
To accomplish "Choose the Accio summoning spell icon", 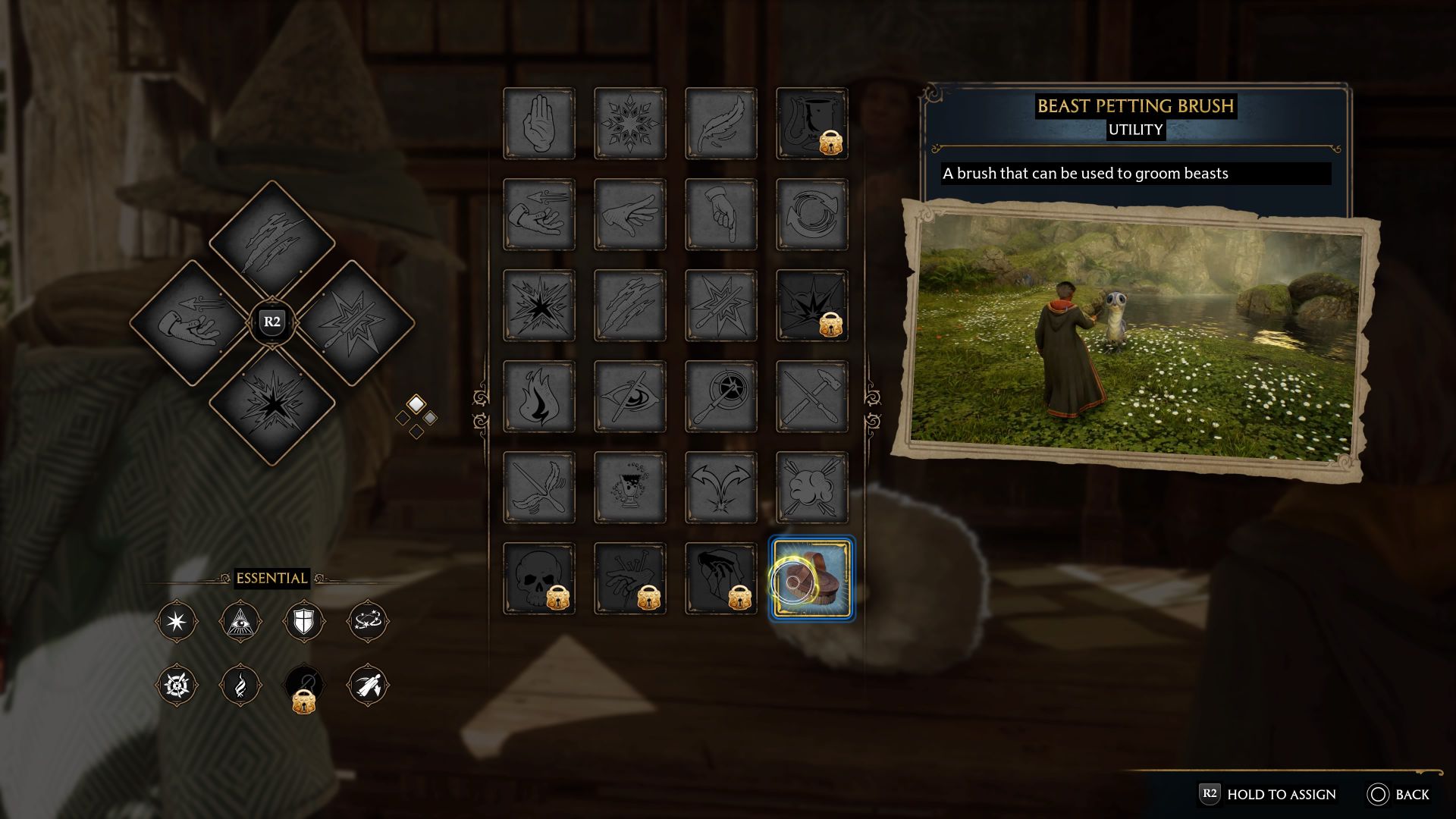I will click(538, 215).
